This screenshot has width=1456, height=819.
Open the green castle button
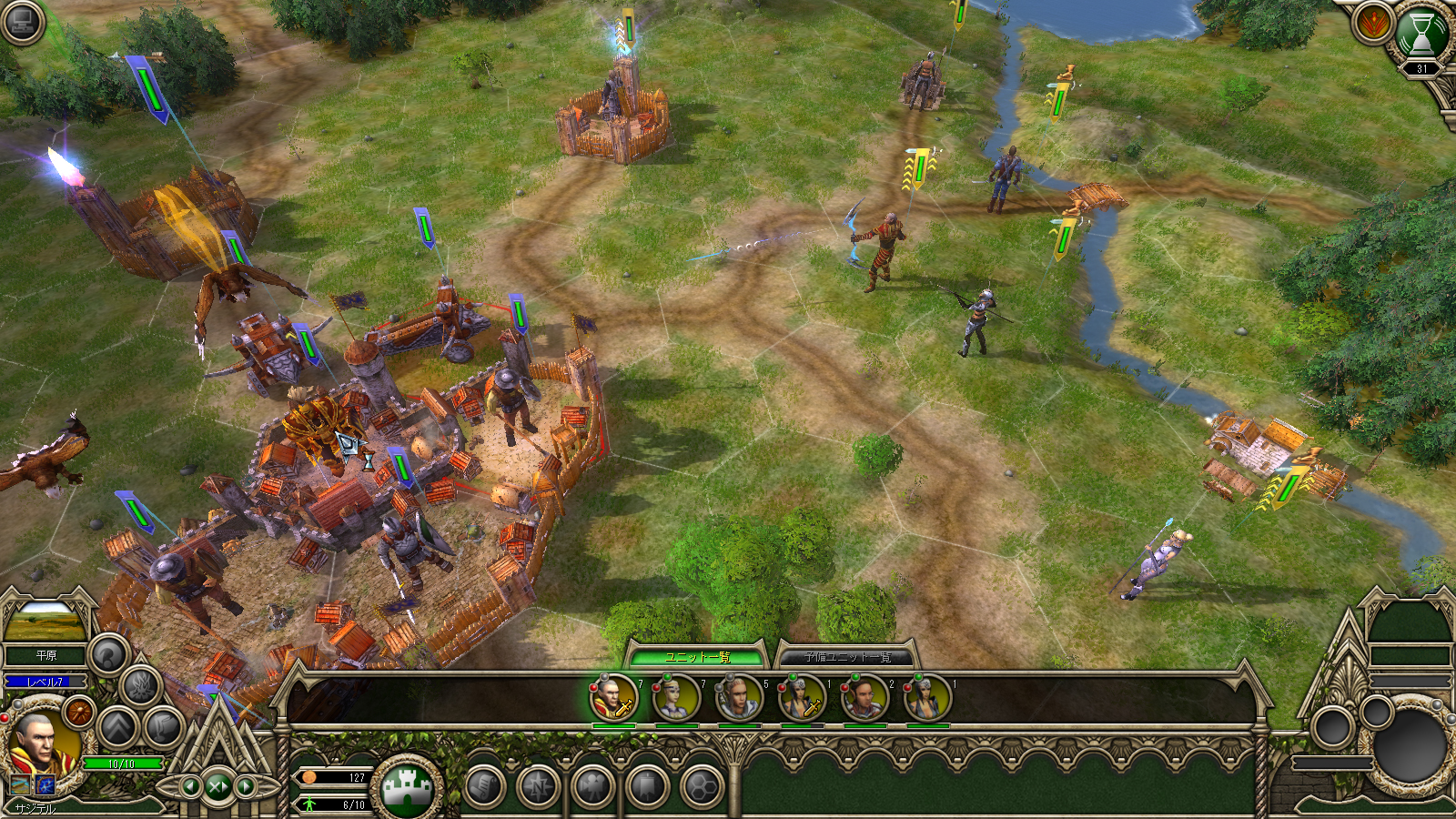(407, 786)
